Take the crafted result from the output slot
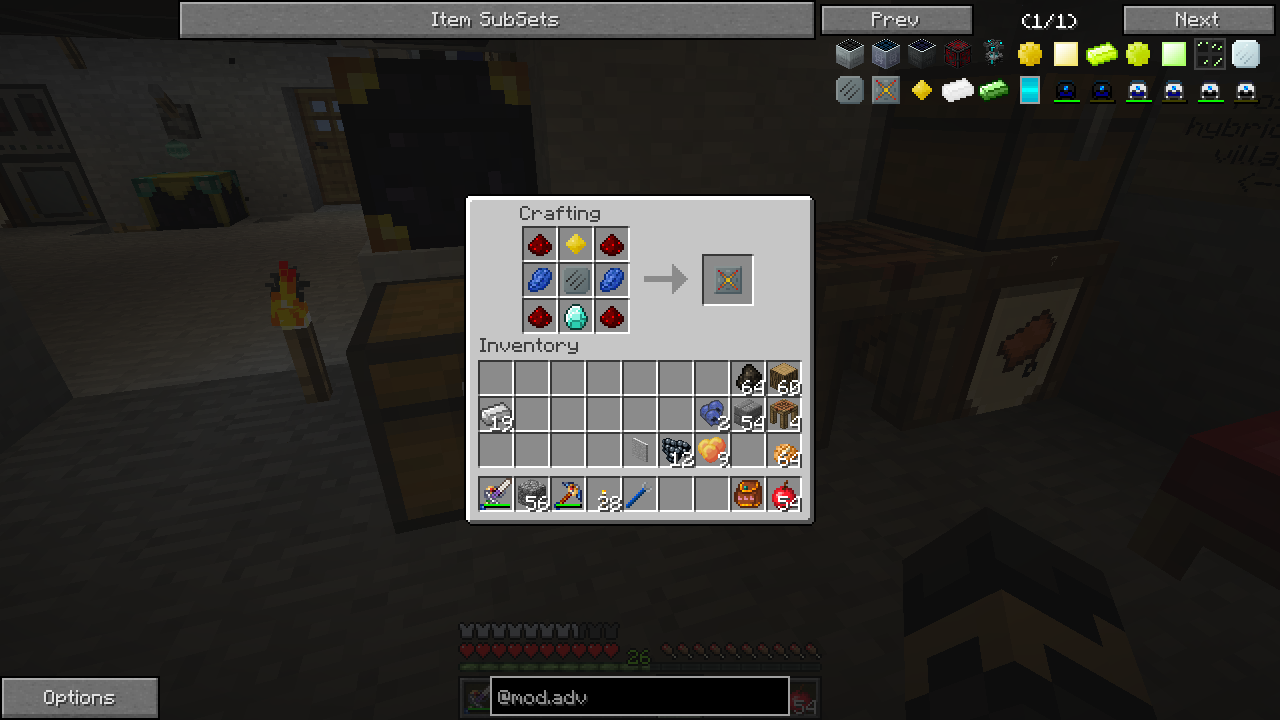The width and height of the screenshot is (1280, 720). pos(727,280)
